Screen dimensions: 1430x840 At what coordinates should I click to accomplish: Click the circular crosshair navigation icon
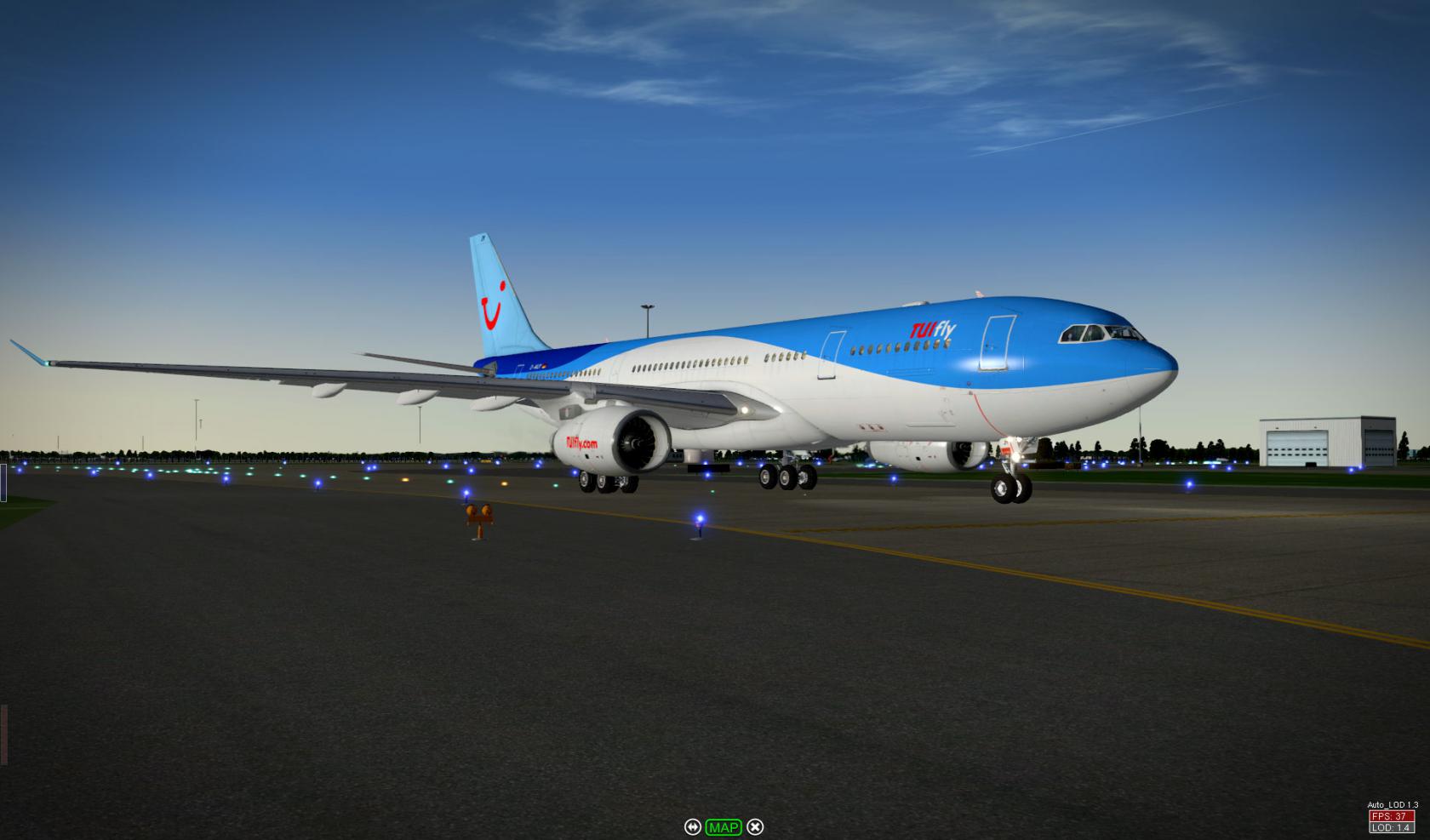tap(694, 826)
